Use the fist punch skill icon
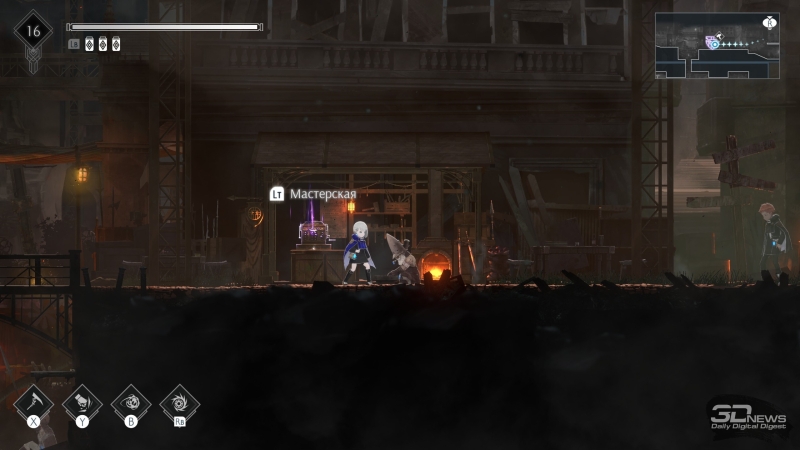800x450 pixels. tap(82, 402)
